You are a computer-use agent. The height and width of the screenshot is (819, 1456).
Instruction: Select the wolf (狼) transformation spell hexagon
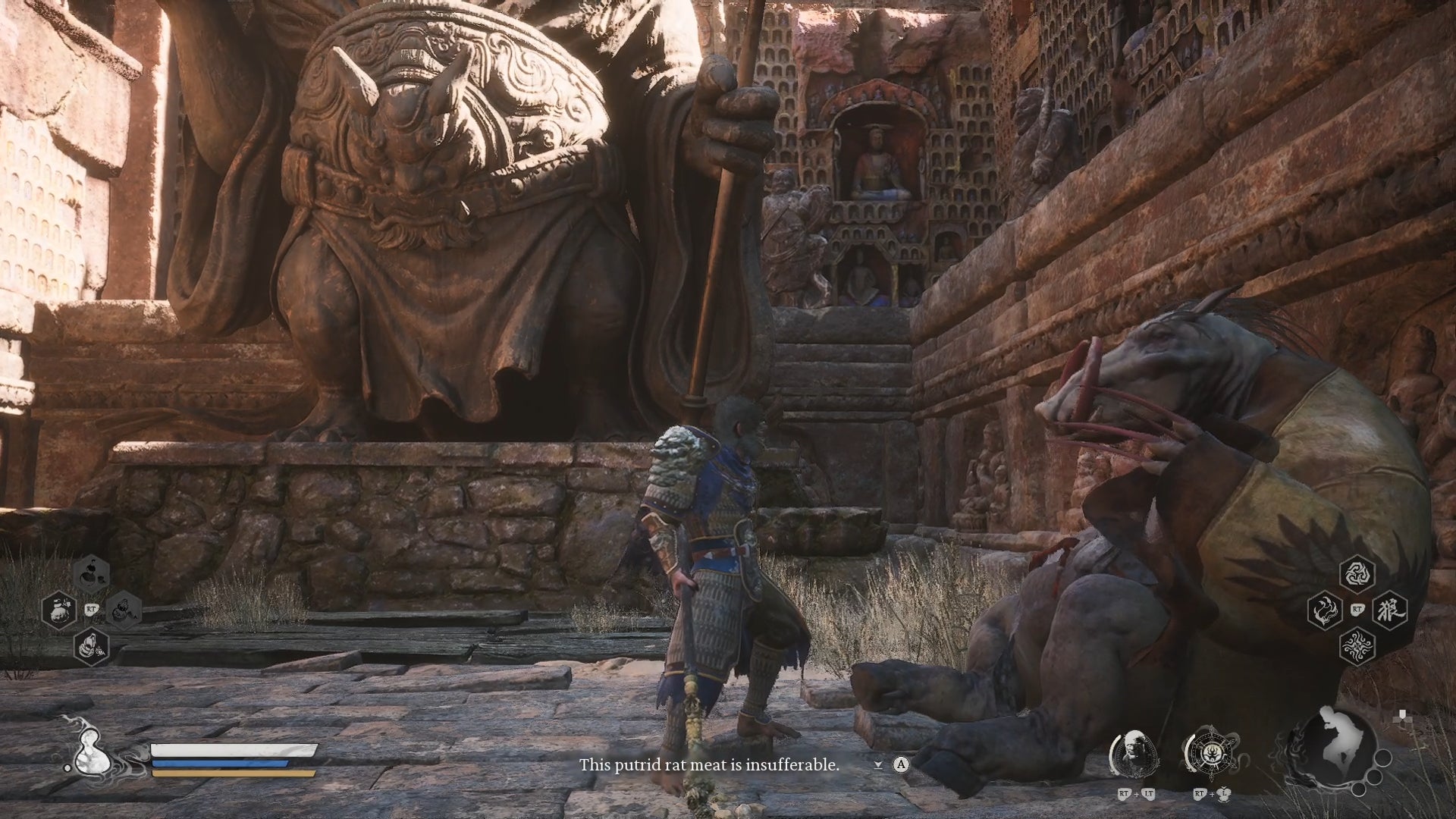(1390, 611)
